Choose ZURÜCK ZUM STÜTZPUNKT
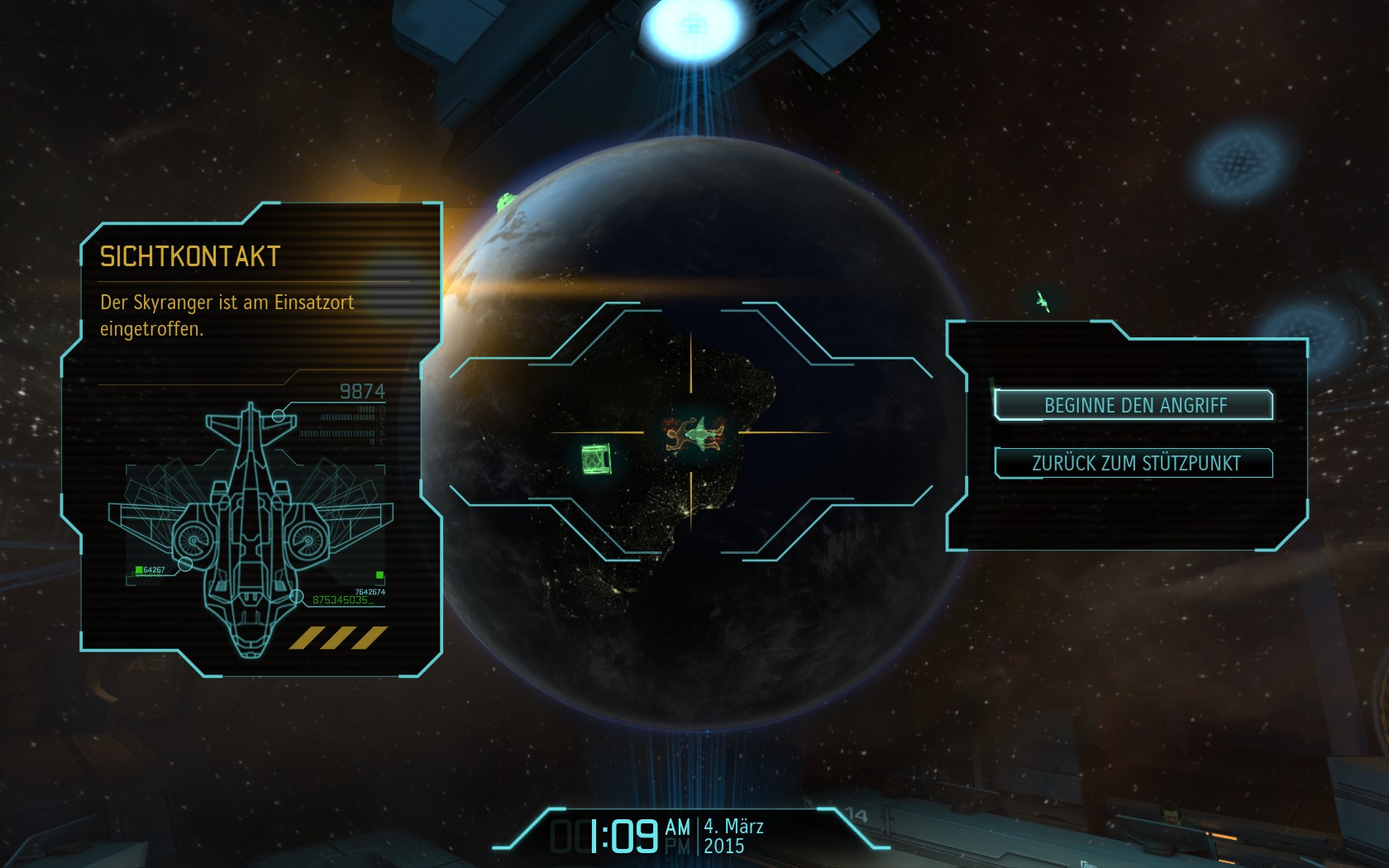The width and height of the screenshot is (1389, 868). point(1134,463)
